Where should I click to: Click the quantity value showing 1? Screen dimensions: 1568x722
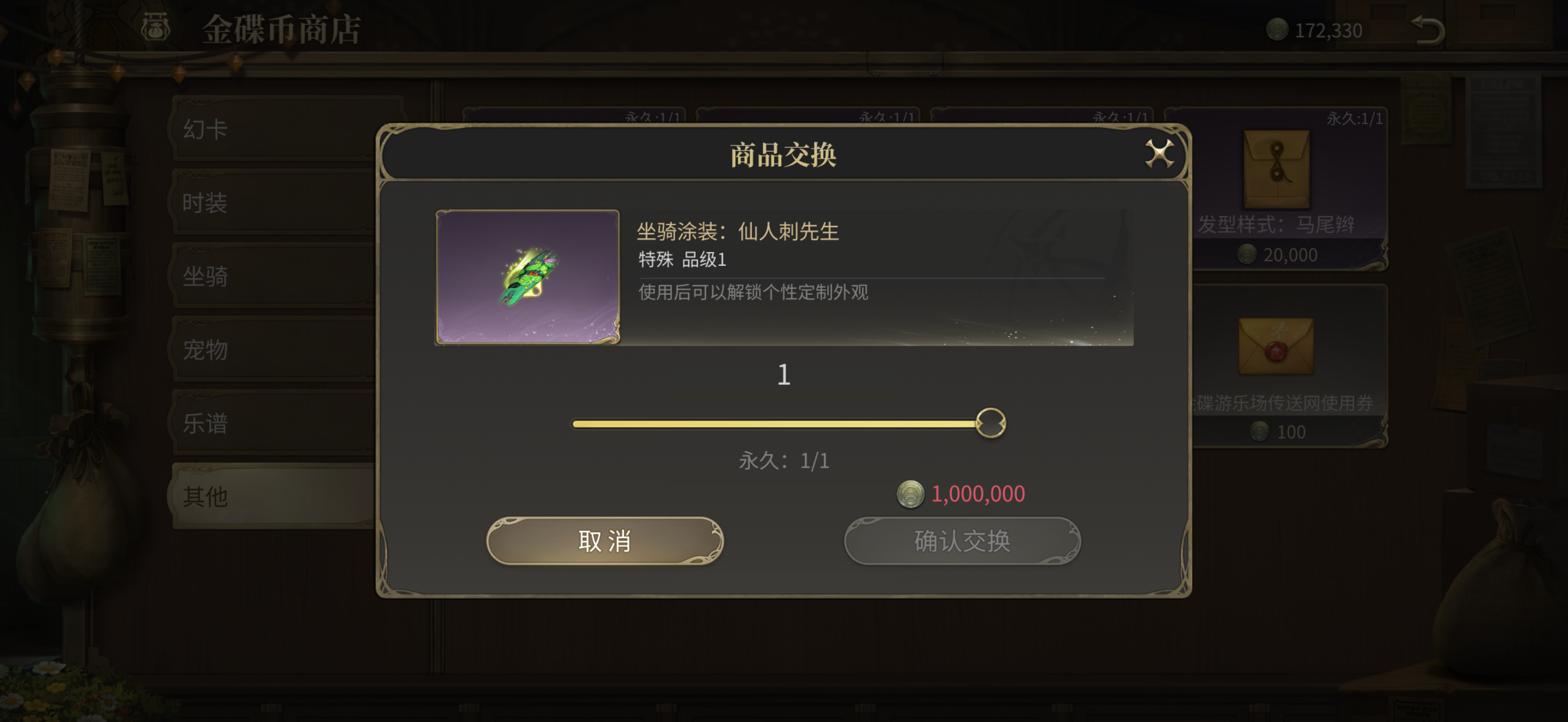tap(784, 374)
